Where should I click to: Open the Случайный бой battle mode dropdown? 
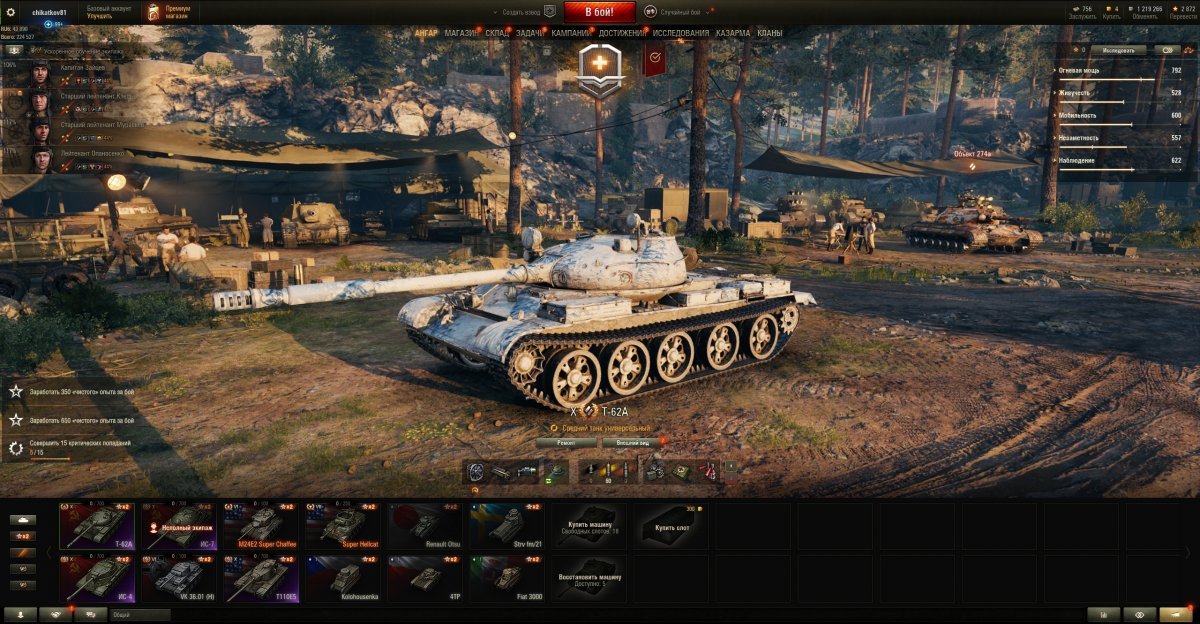(680, 12)
